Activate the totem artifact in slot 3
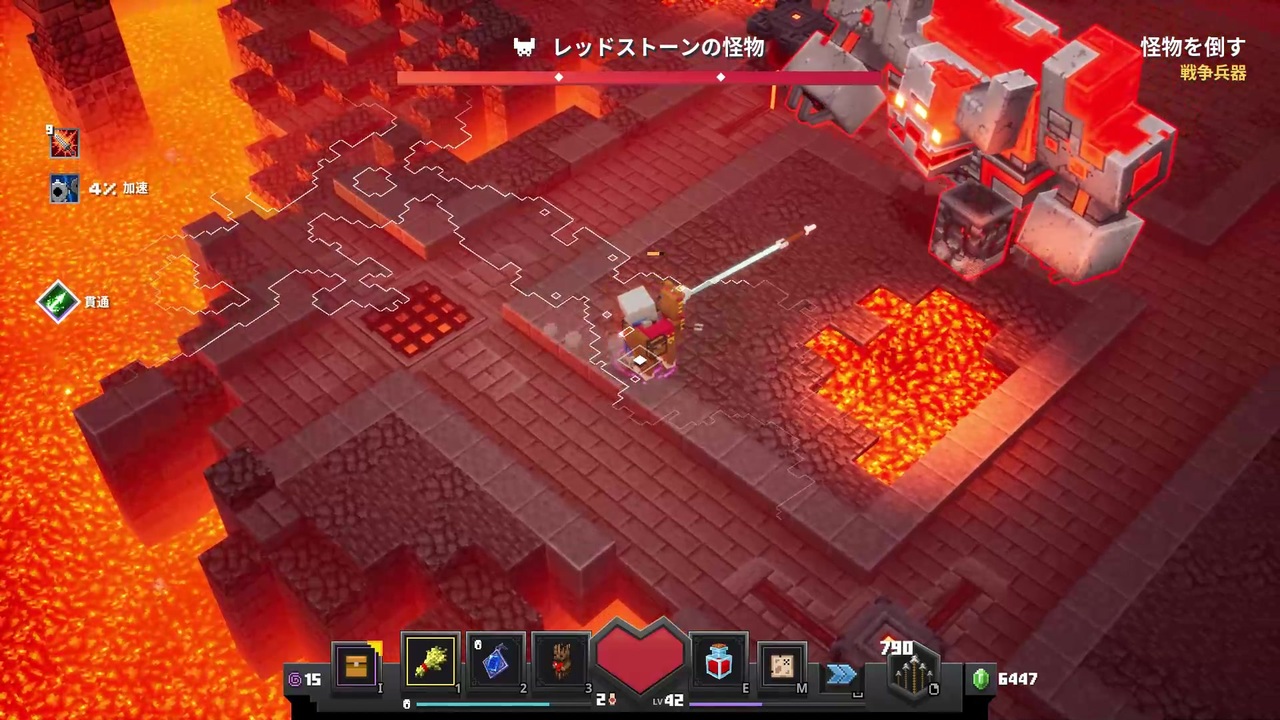The image size is (1280, 720). (x=561, y=660)
